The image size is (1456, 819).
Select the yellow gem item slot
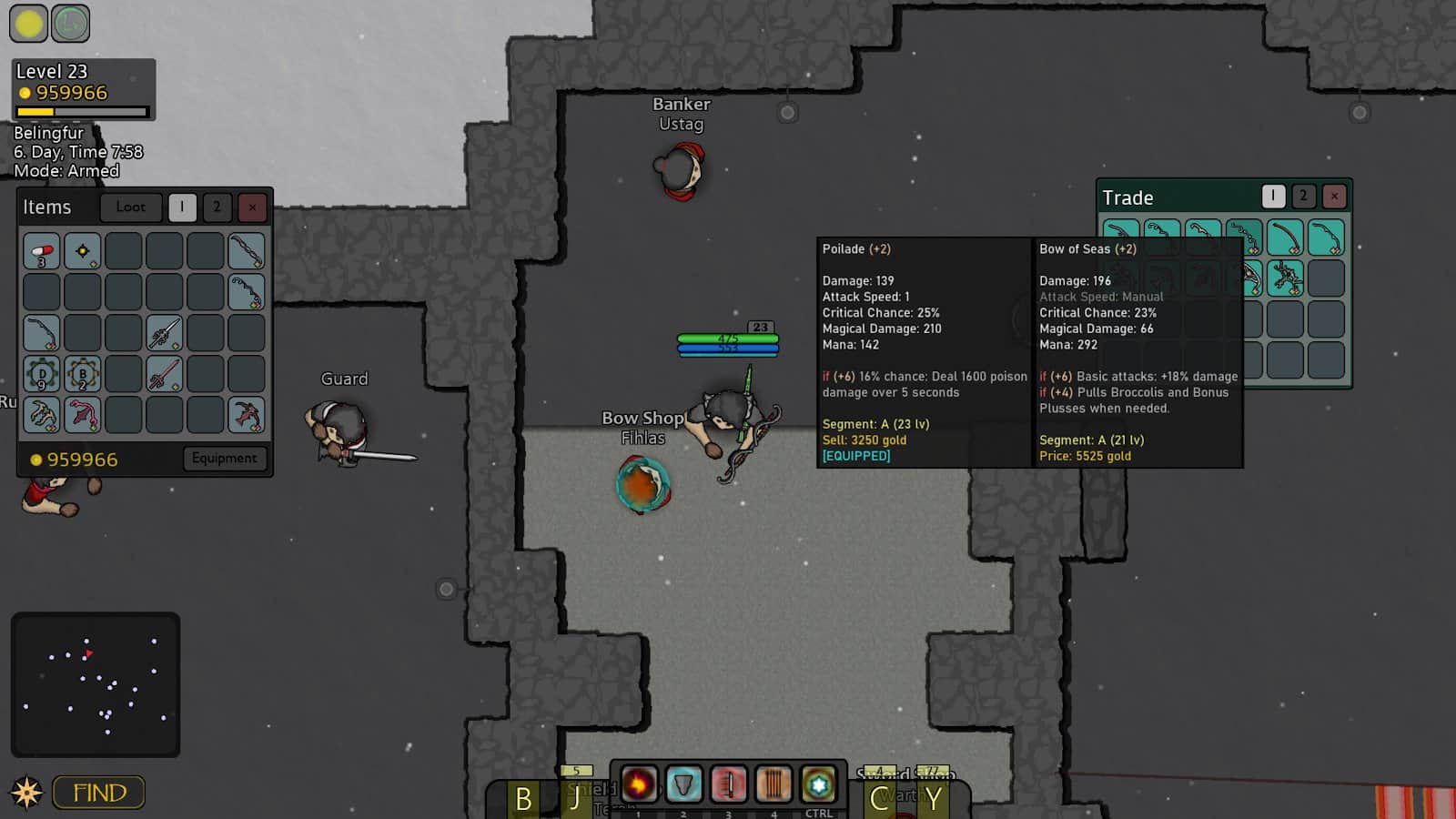point(83,251)
